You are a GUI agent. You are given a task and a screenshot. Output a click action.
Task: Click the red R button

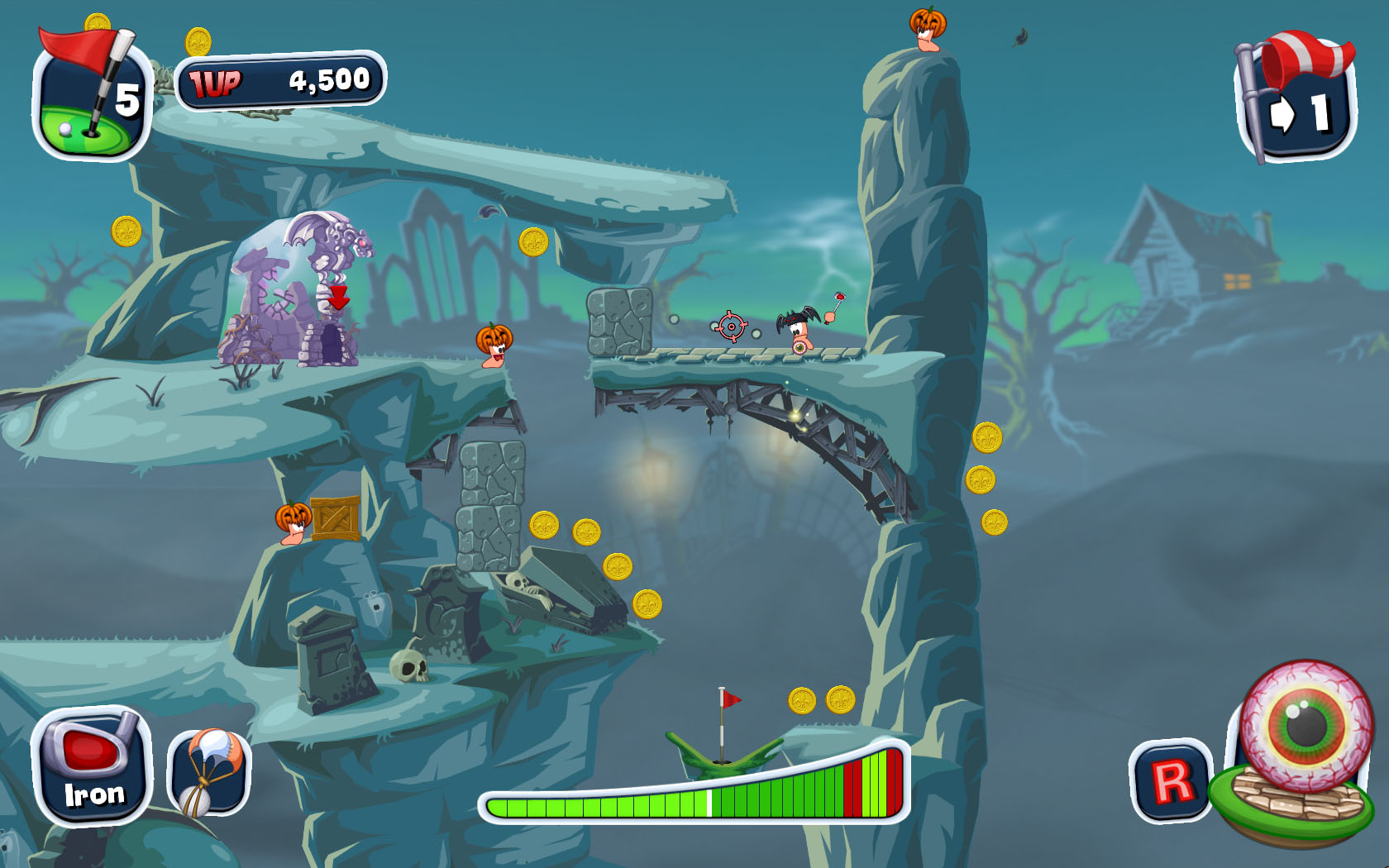click(1171, 780)
